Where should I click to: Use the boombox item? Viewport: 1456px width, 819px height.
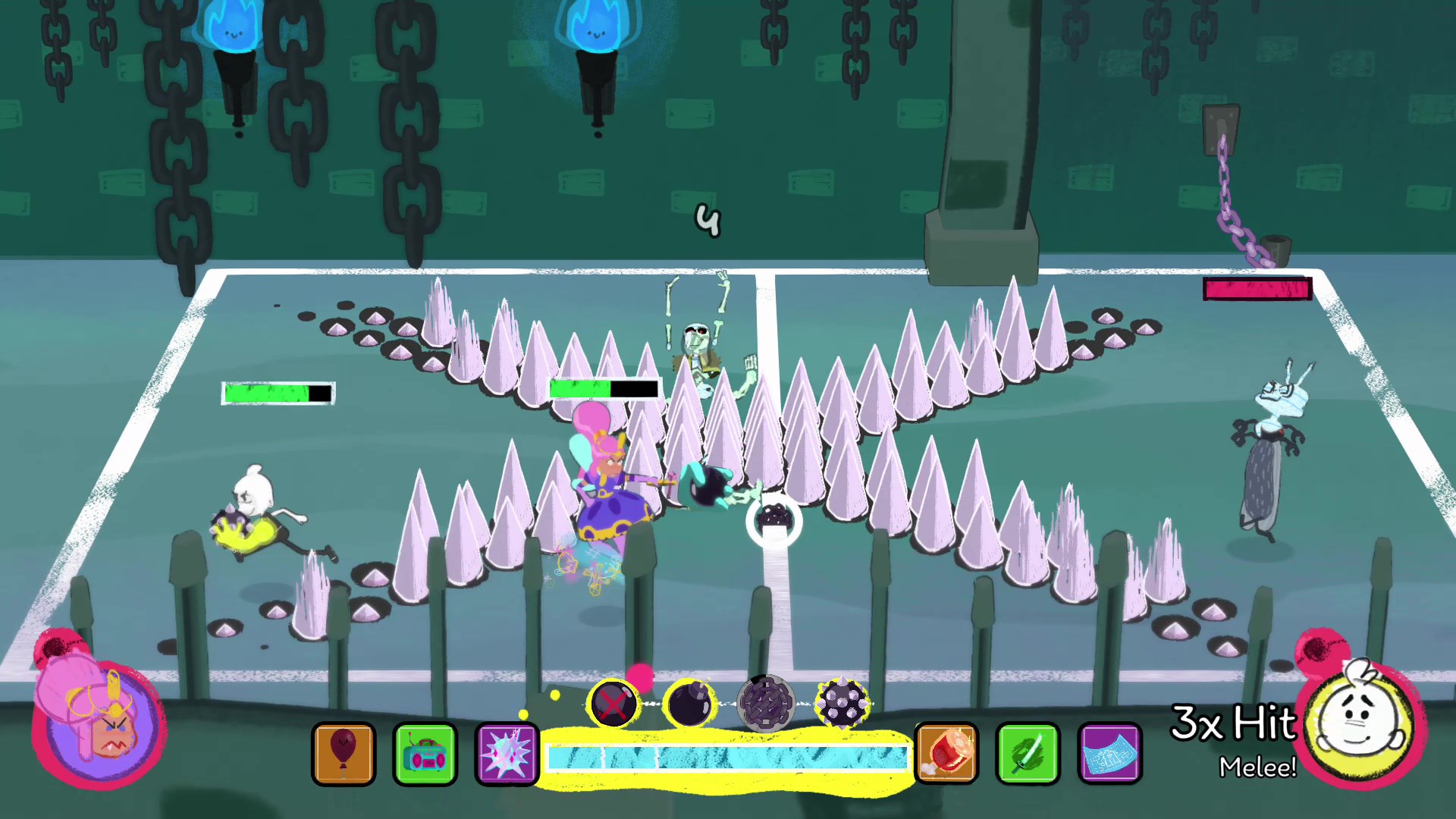(425, 754)
